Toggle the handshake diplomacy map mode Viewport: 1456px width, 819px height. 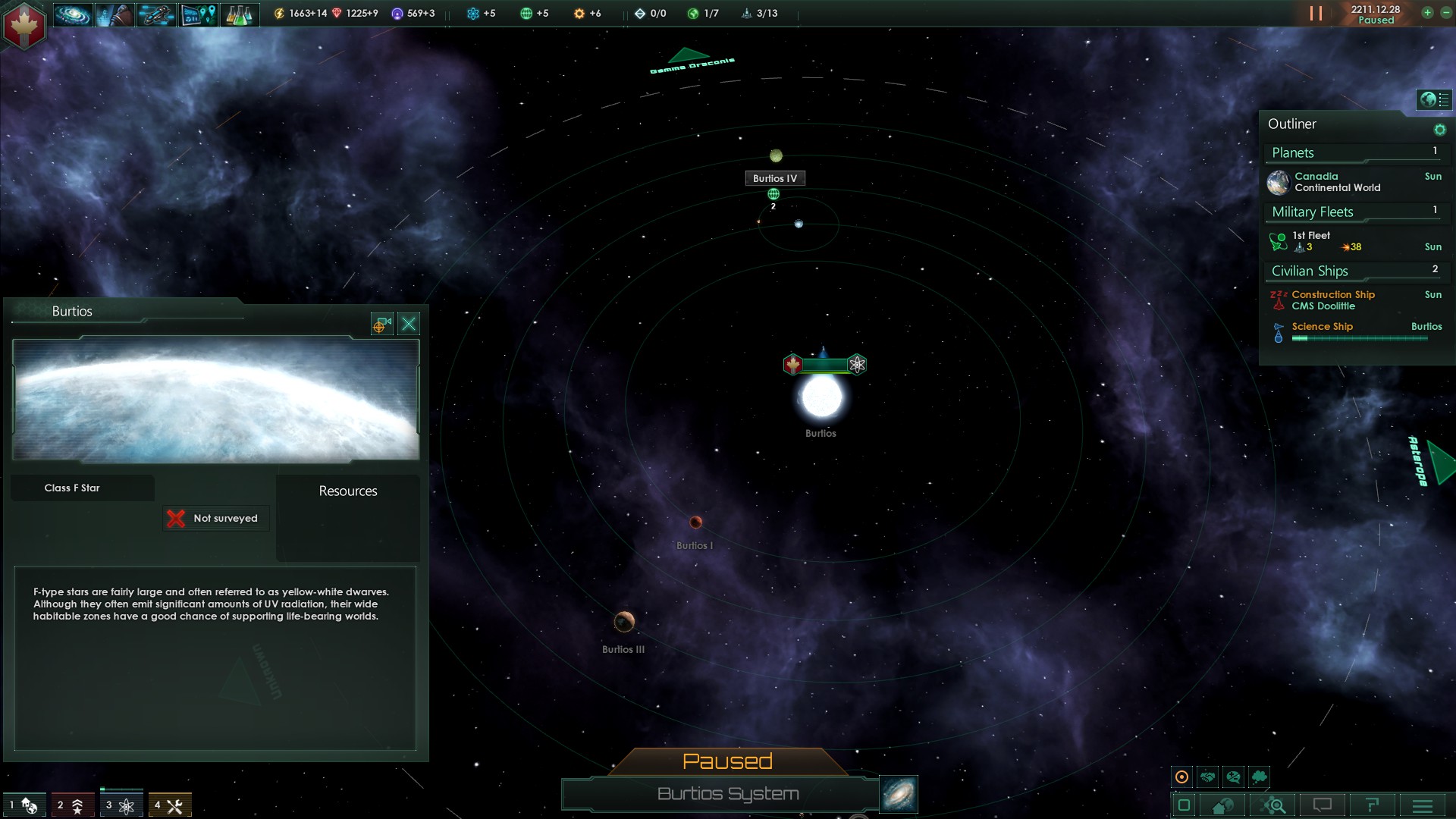pyautogui.click(x=1207, y=777)
